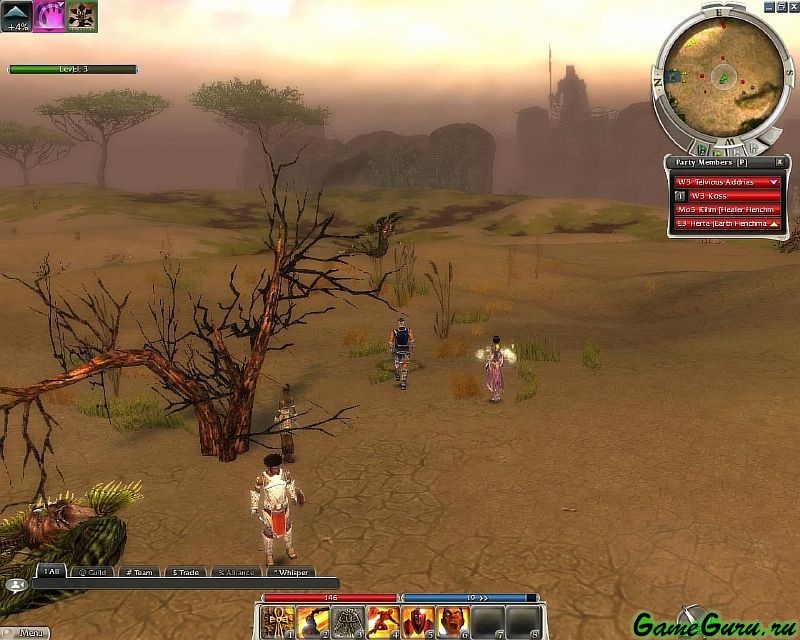
Task: Switch to the Team chat channel
Action: click(x=138, y=572)
